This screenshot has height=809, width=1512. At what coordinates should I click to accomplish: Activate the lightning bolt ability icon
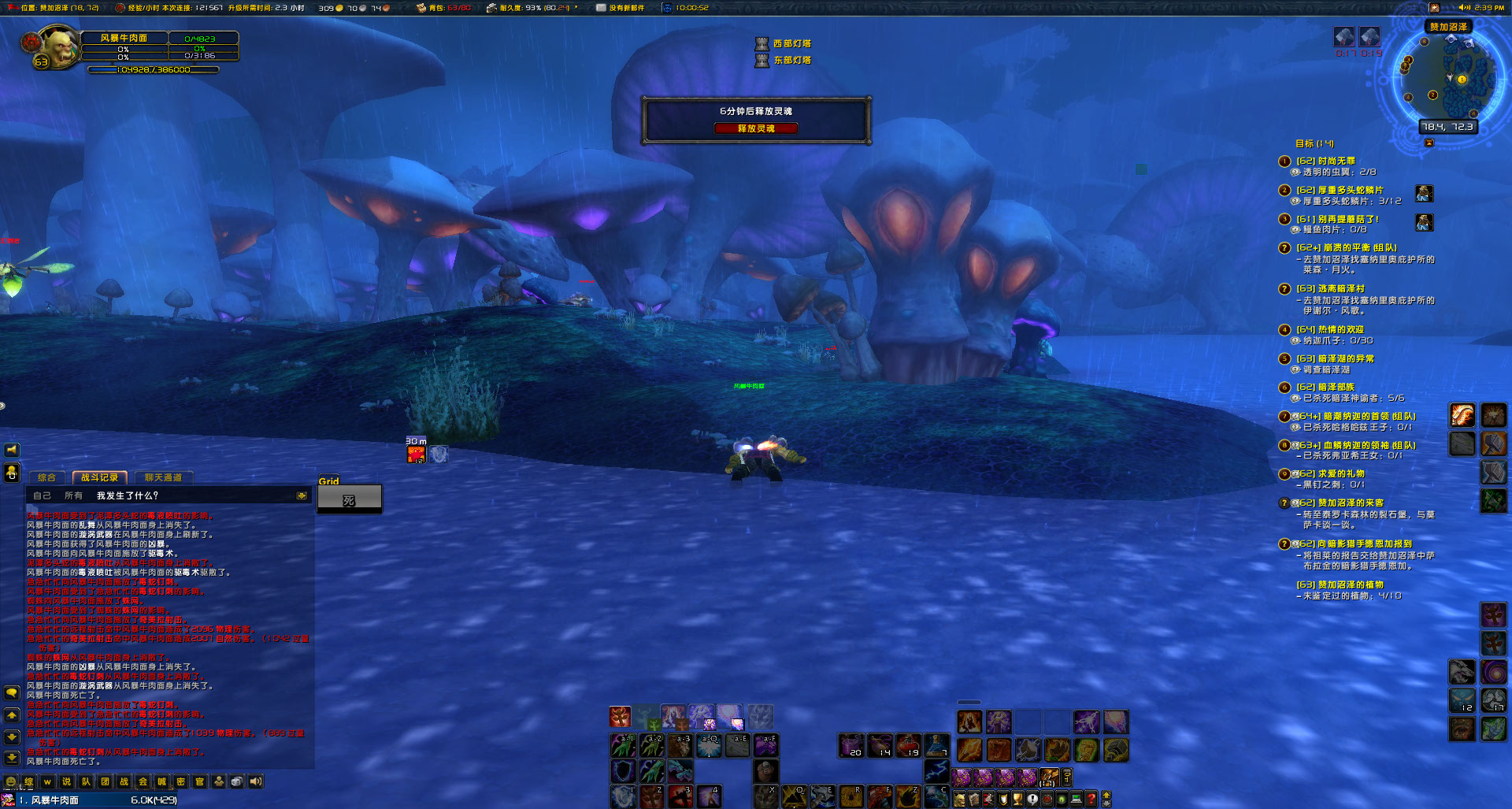936,770
